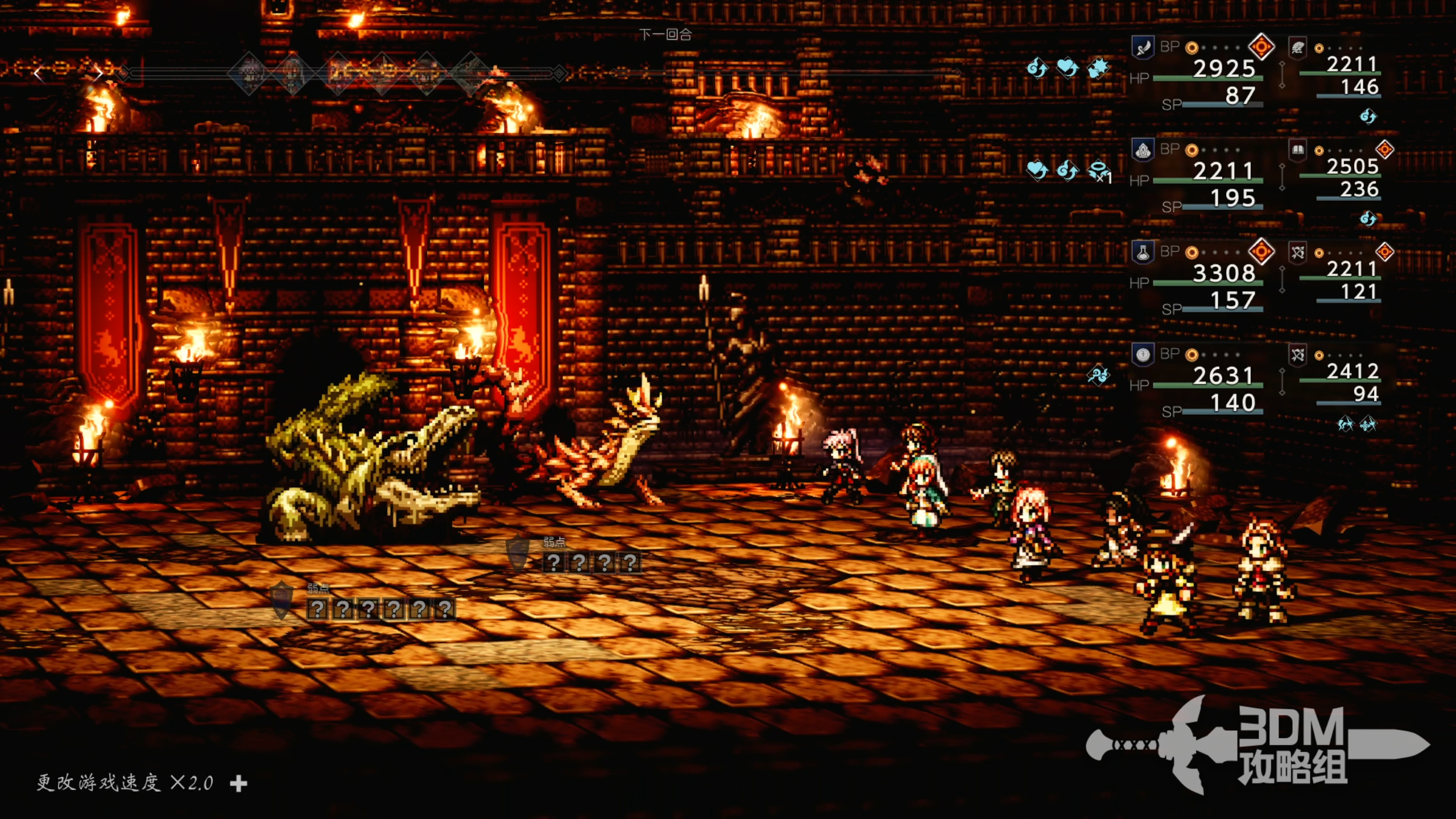1456x819 pixels.
Task: Choose the cleric job icon
Action: (x=1143, y=150)
